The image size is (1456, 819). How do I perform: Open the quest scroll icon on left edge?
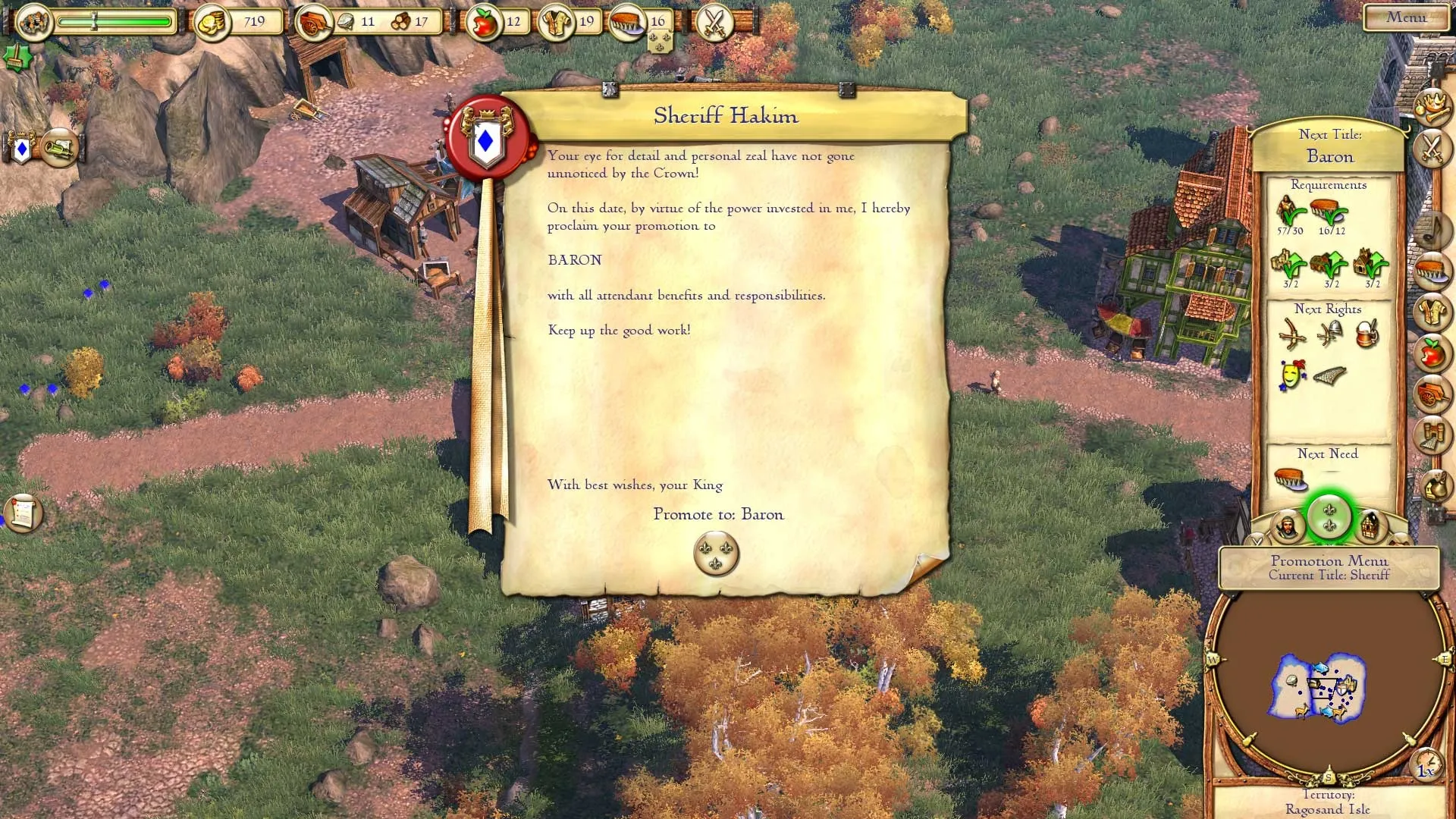pyautogui.click(x=23, y=513)
